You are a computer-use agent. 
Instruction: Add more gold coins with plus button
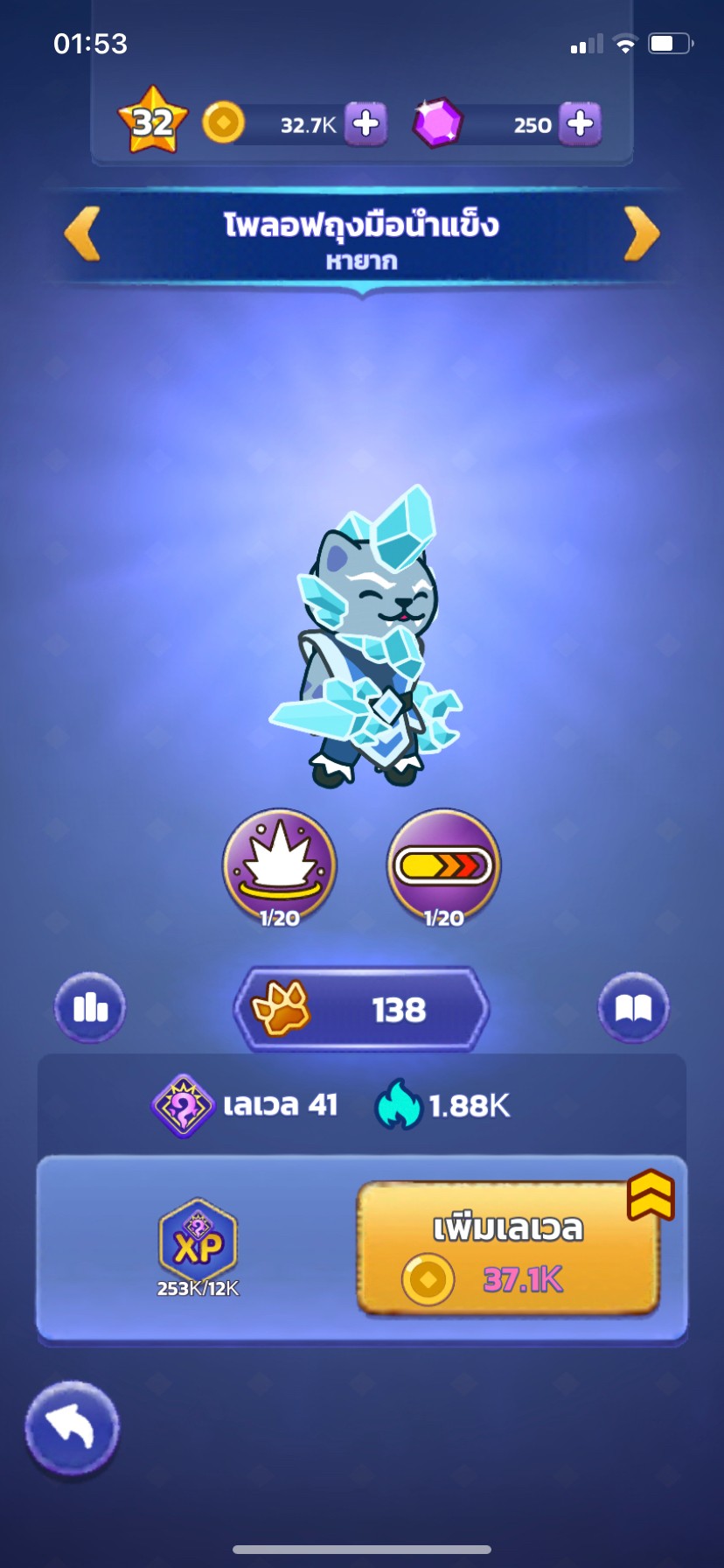point(365,124)
